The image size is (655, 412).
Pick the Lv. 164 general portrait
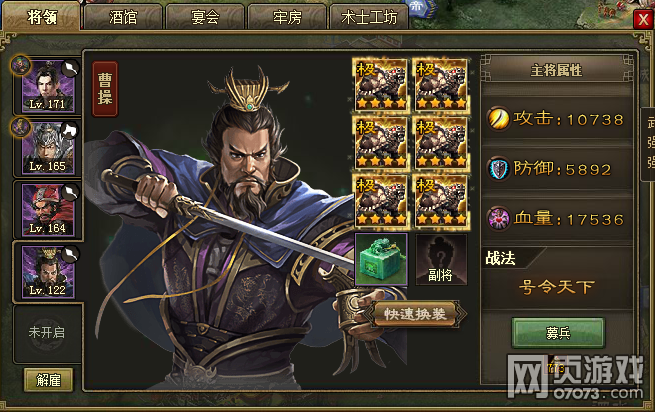tap(47, 208)
